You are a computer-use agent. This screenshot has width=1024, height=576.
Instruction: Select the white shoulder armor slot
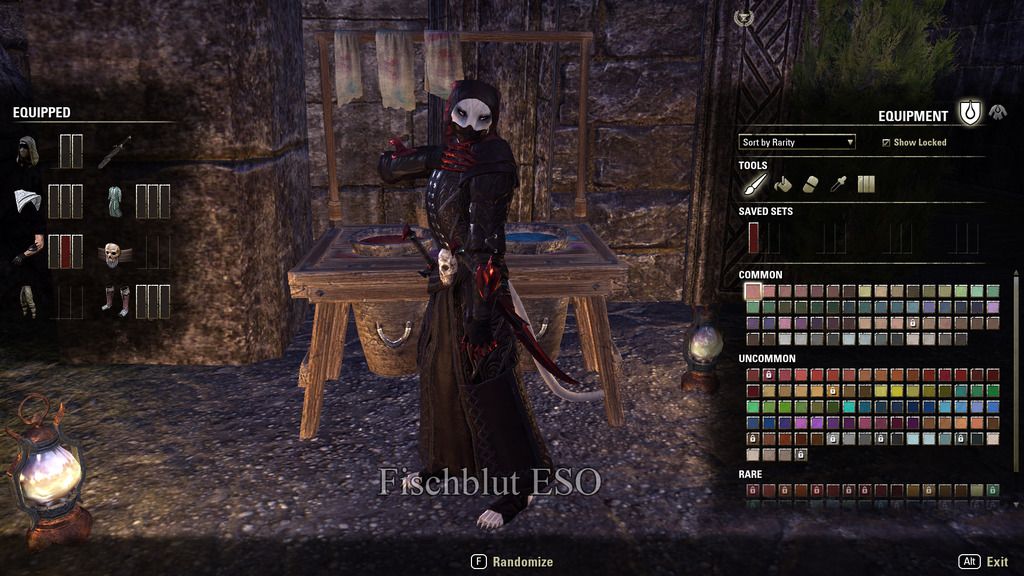click(27, 201)
